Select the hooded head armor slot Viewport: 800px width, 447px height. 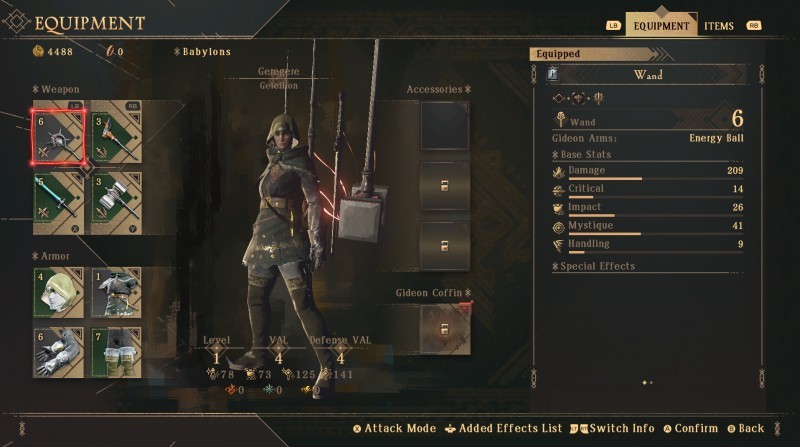tap(58, 292)
